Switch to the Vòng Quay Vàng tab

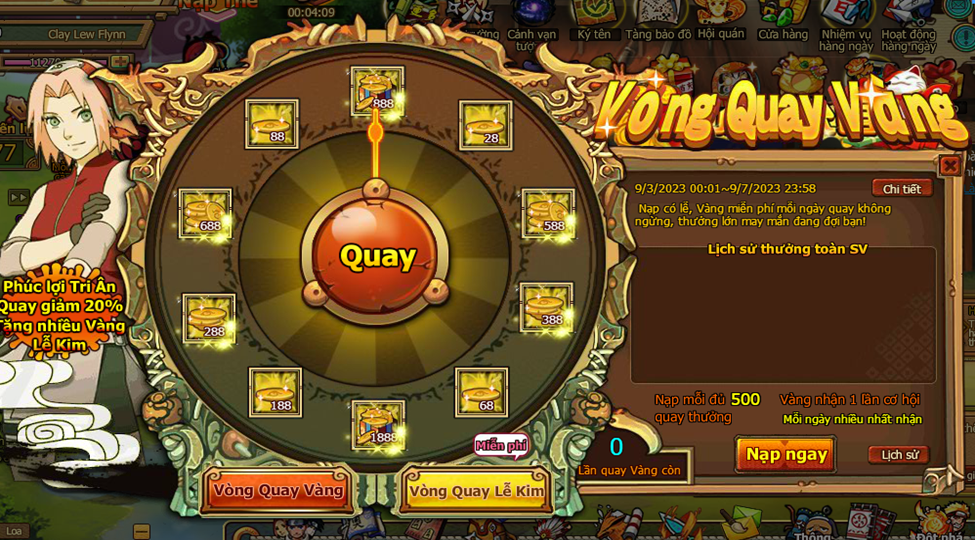coord(278,490)
